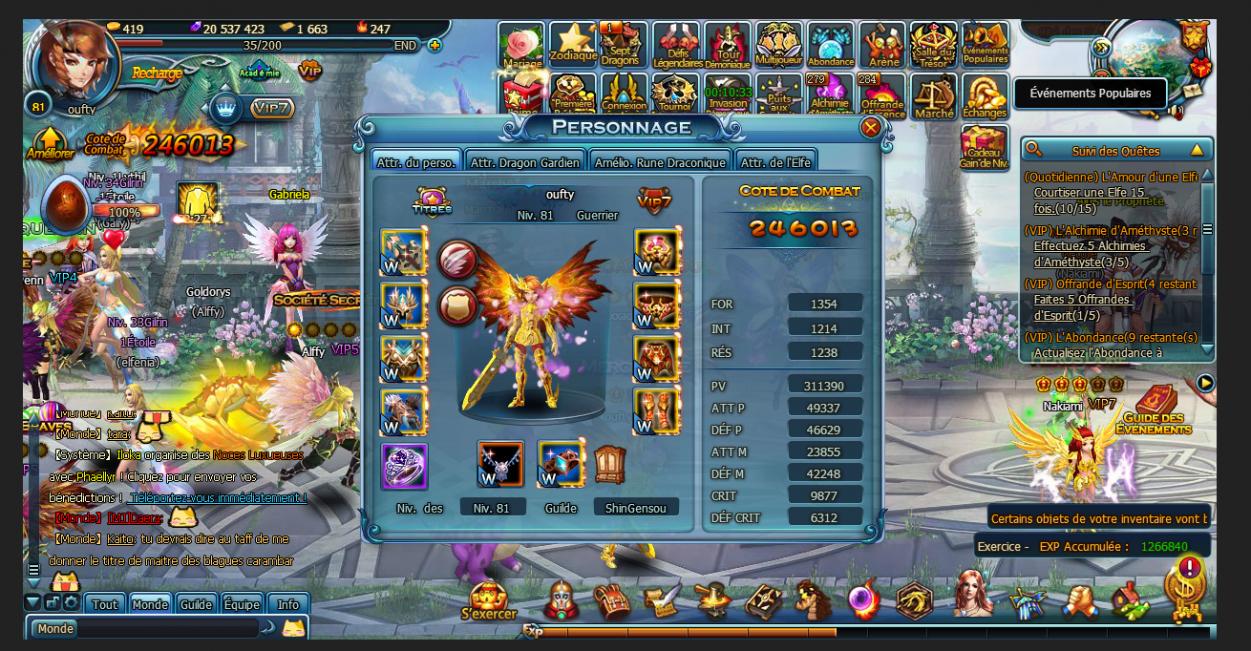Click the Améliorer arrow button

(x=47, y=147)
